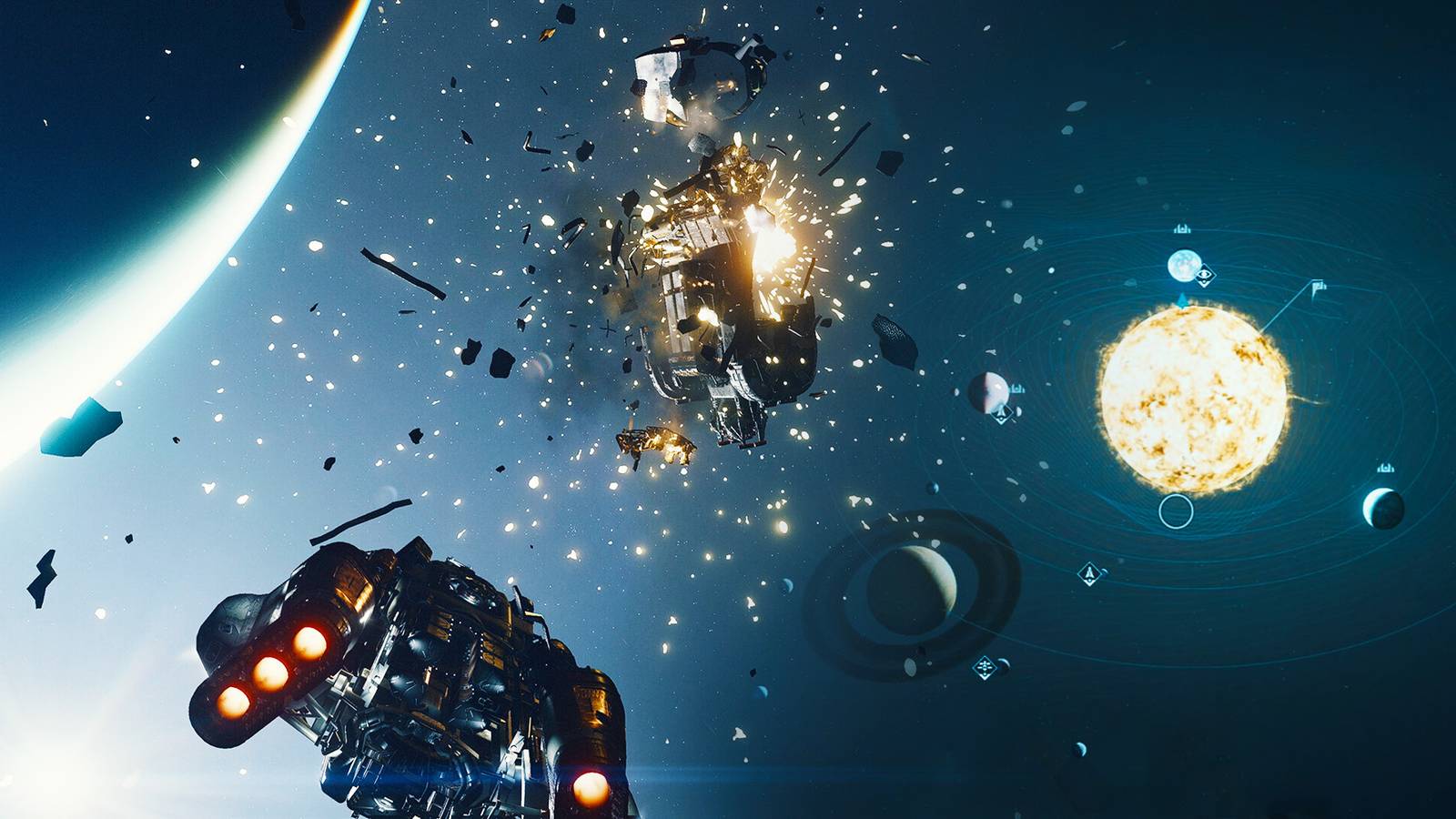Click the triangle cursor pointing at the sun
This screenshot has height=819, width=1456.
click(1181, 299)
